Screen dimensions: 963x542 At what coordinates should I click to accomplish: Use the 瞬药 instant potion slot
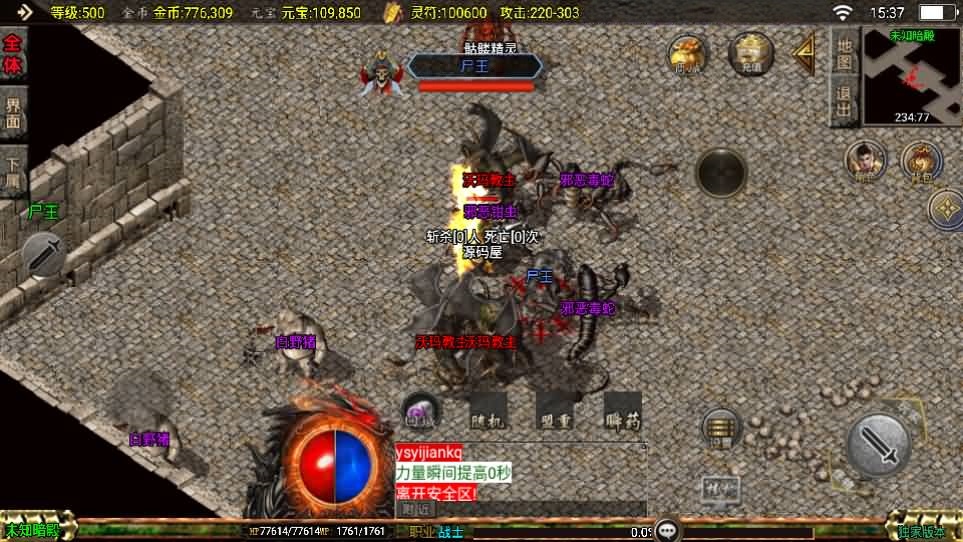622,412
